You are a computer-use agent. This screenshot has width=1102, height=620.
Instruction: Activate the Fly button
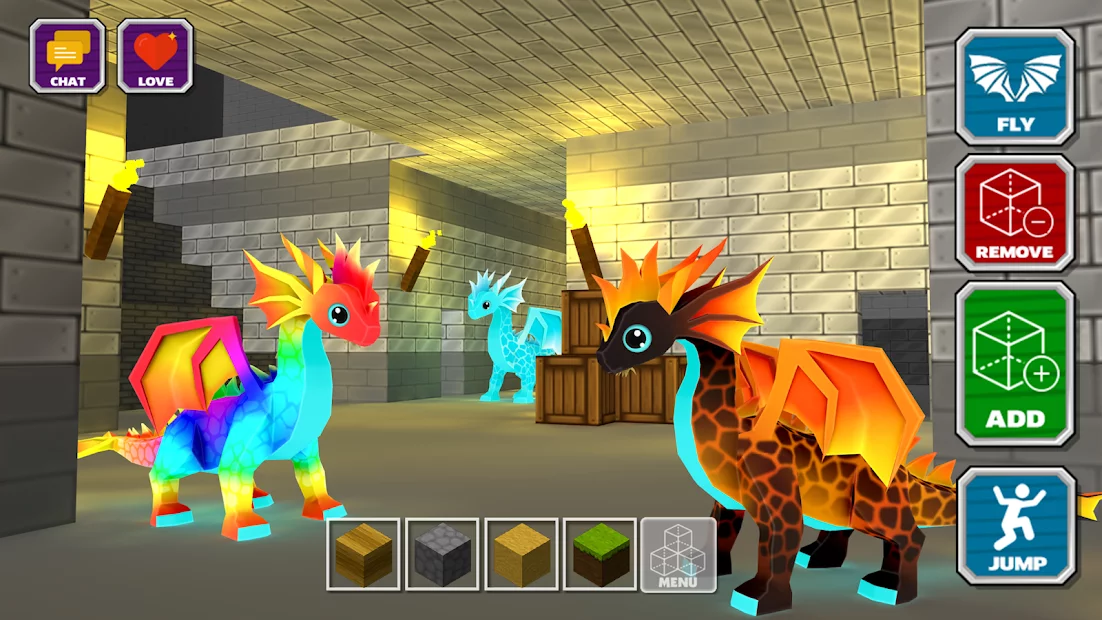pos(1015,87)
